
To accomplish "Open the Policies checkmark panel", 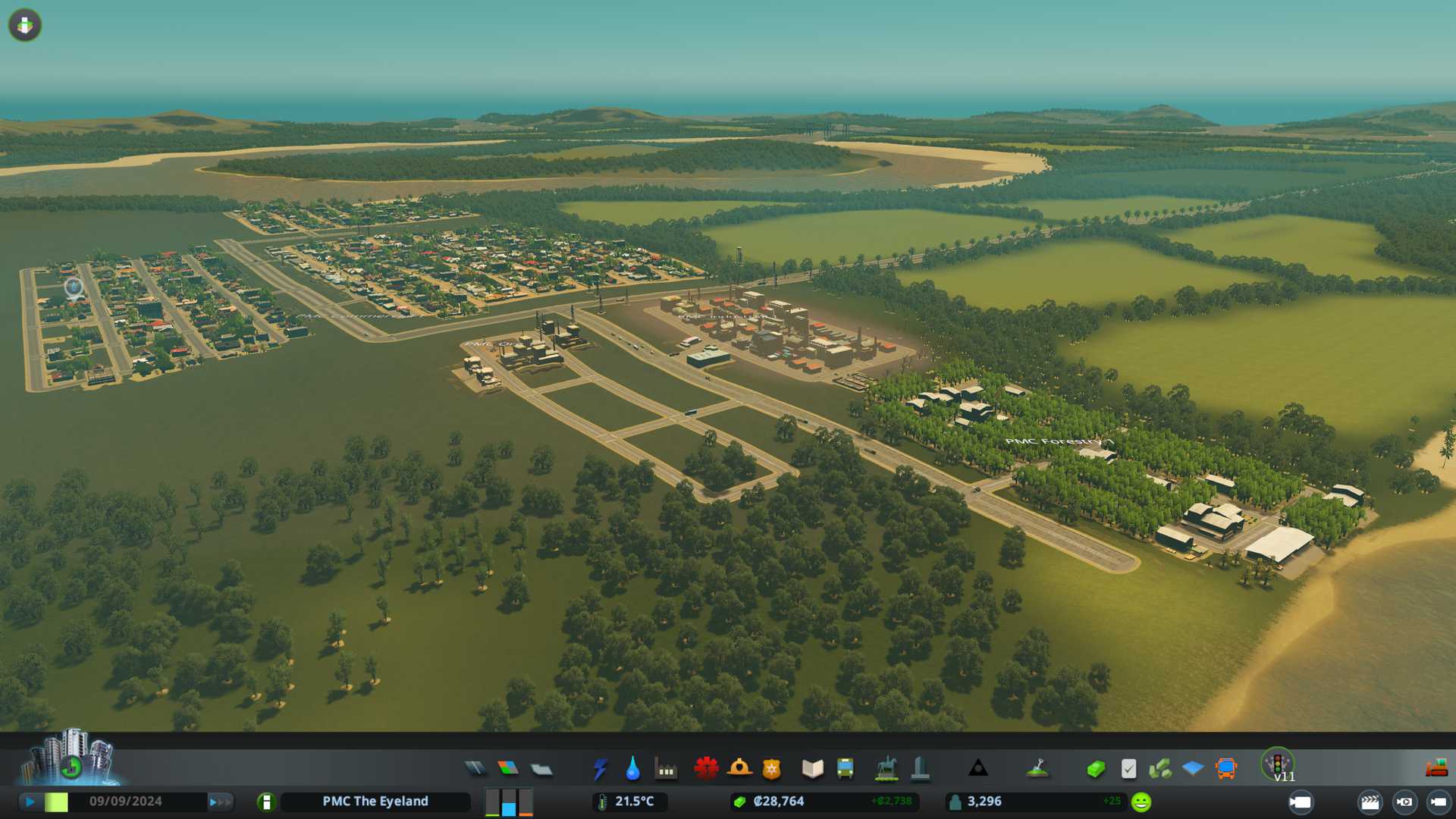I will click(x=1128, y=769).
